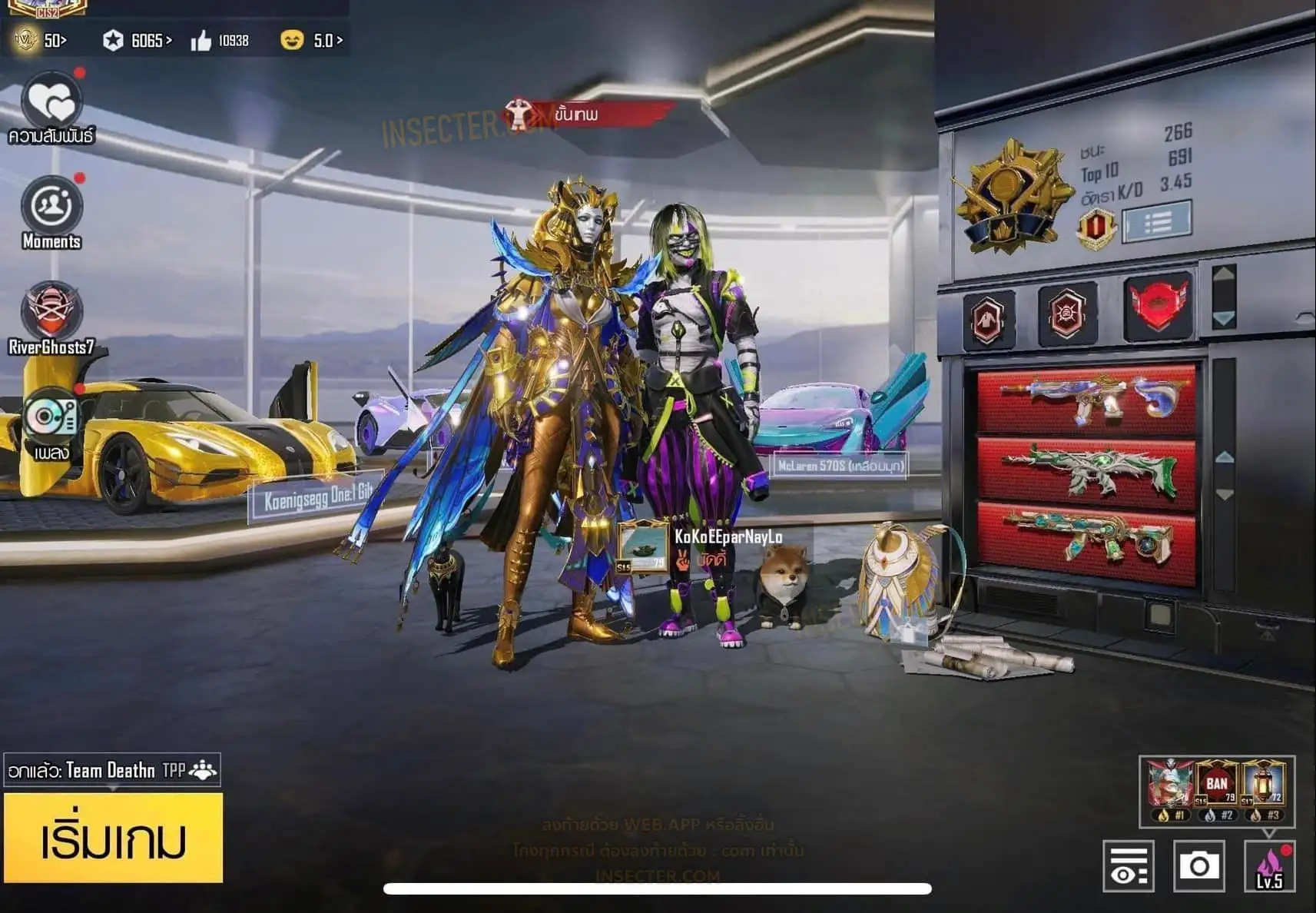This screenshot has height=913, width=1316.
Task: Start the match with the yellow เริ่มเกม button
Action: pos(113,838)
